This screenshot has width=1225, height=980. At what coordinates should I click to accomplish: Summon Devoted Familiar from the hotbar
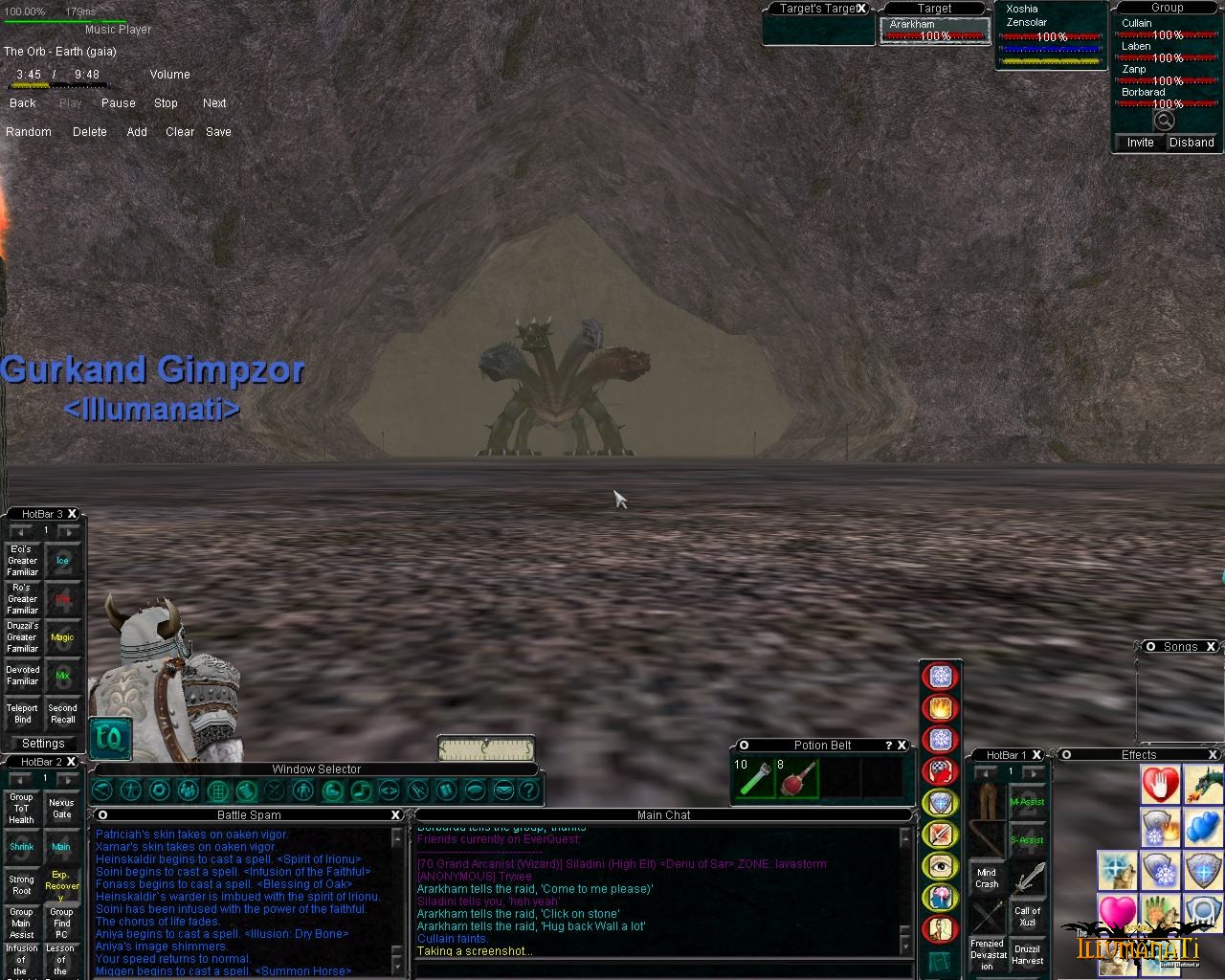[x=23, y=676]
